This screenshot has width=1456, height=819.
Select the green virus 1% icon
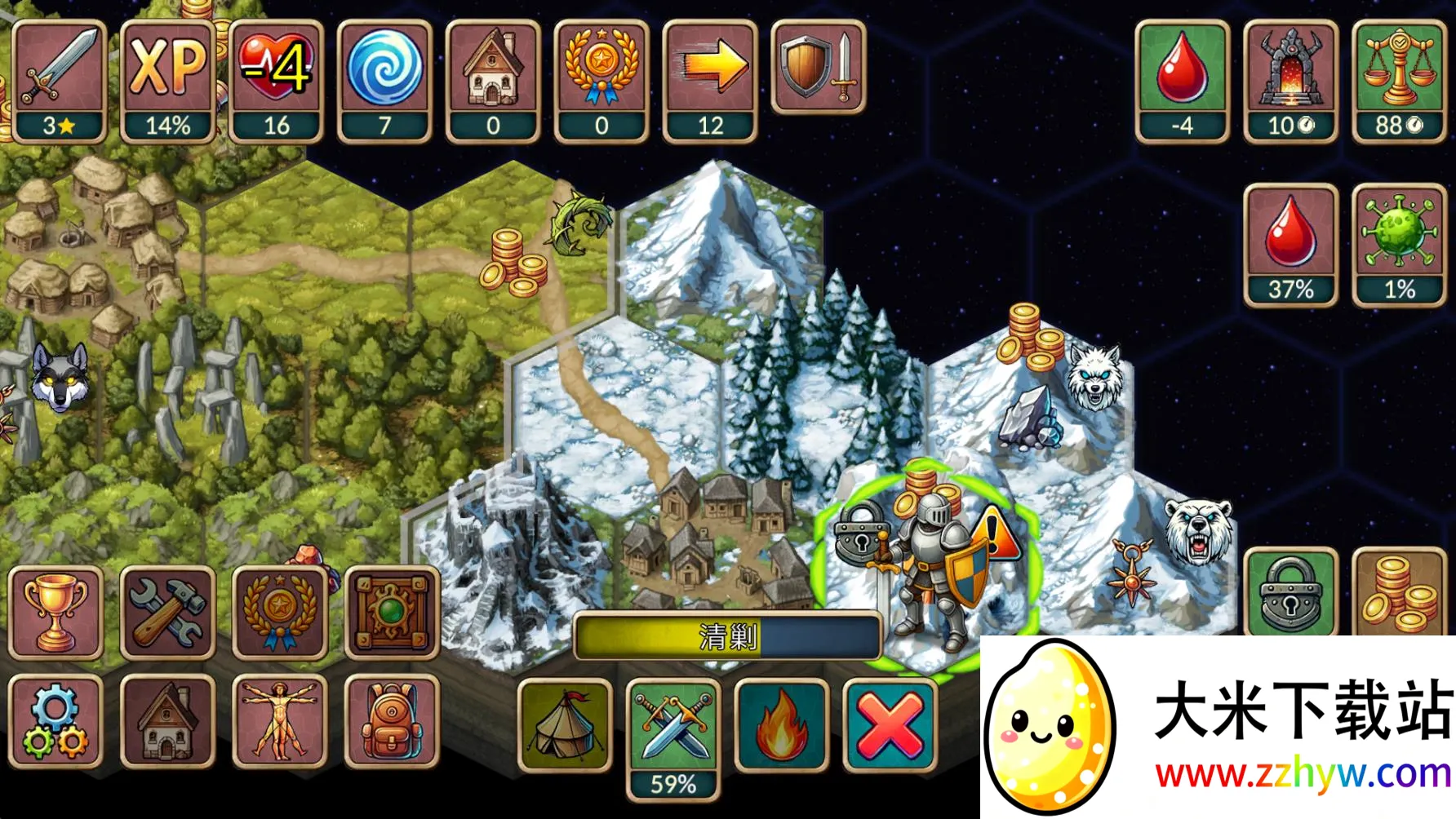click(1399, 245)
